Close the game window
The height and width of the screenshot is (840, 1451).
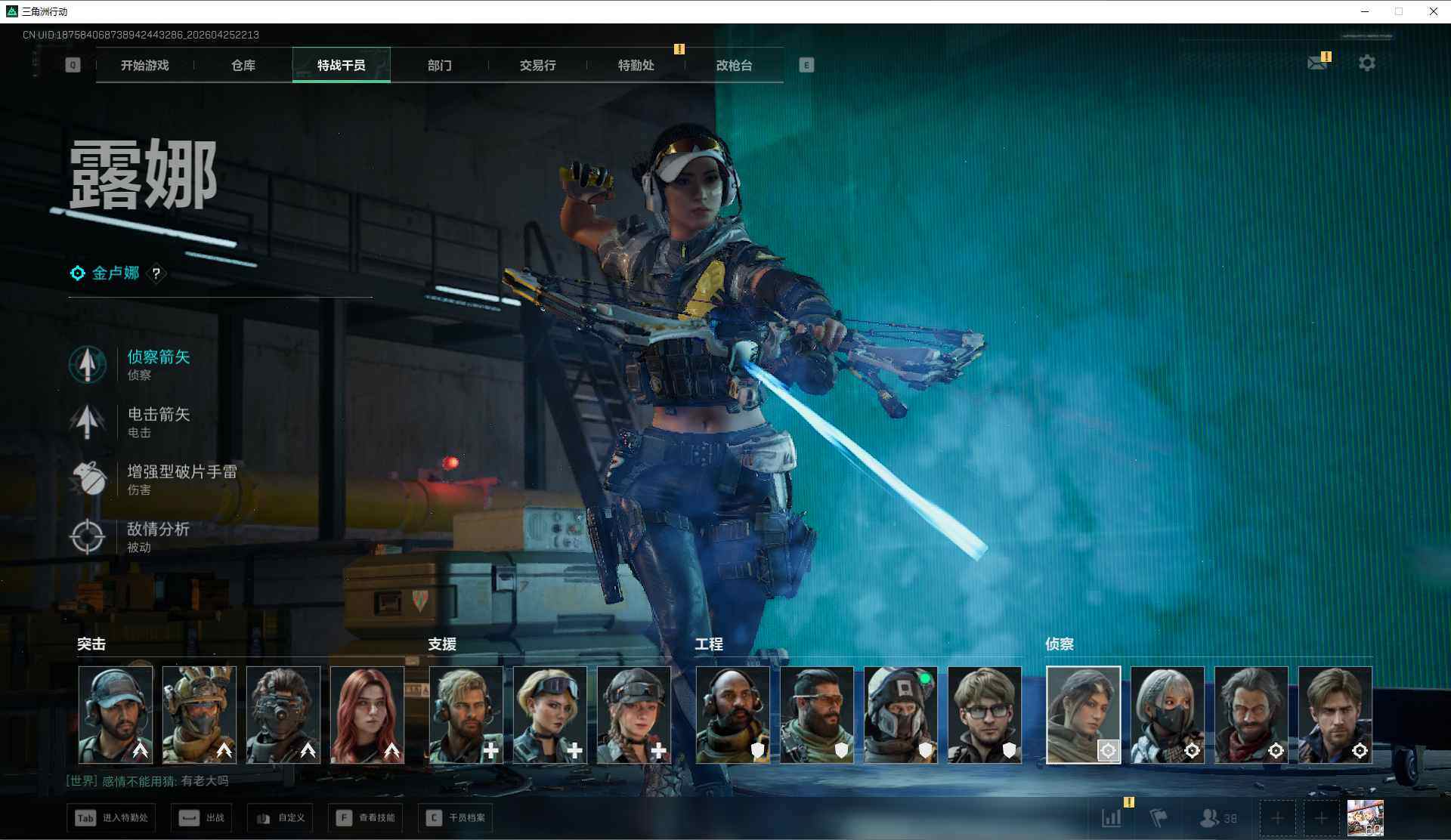pos(1433,11)
